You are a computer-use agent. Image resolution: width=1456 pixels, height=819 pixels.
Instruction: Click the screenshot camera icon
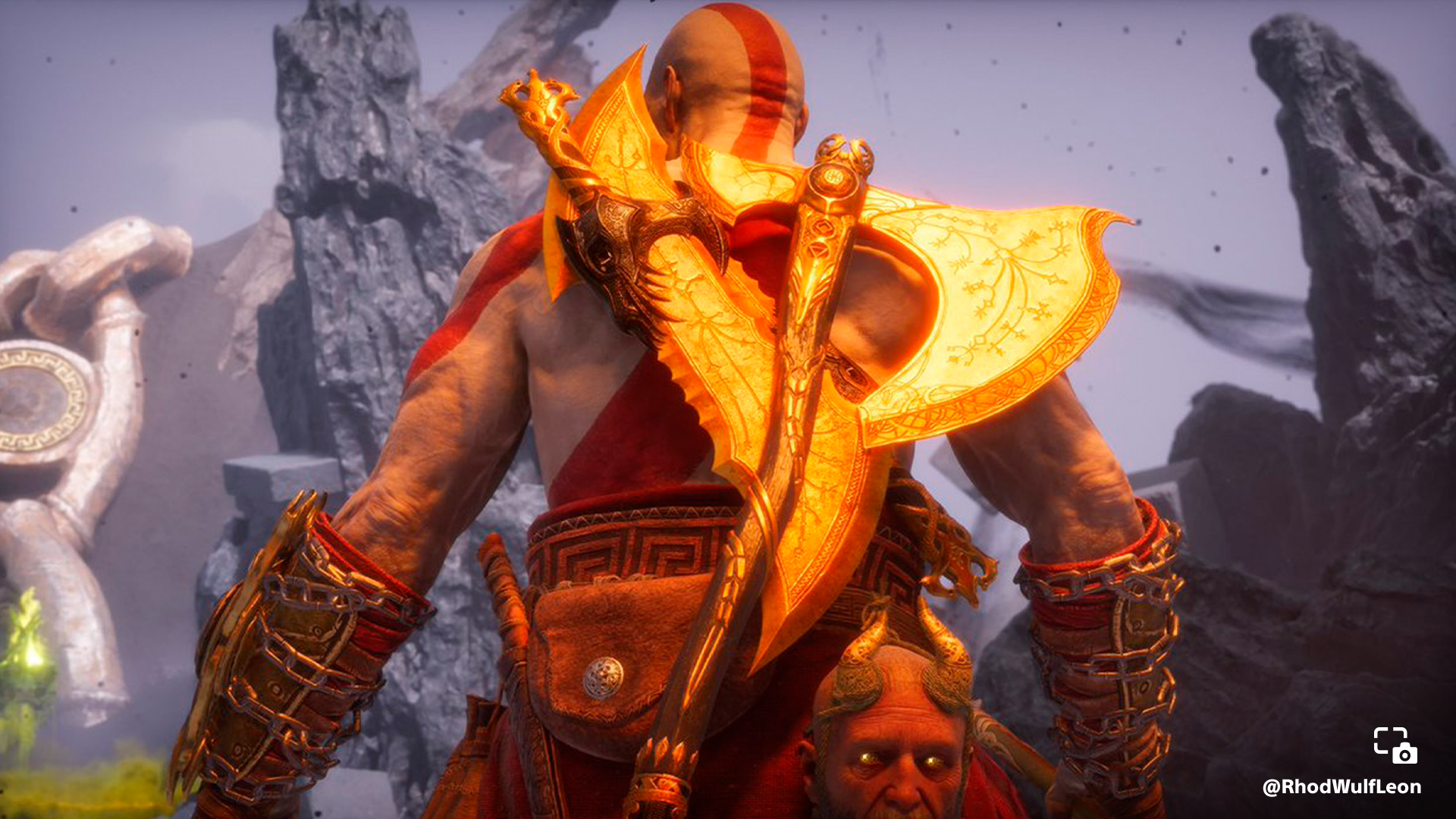tap(1395, 745)
